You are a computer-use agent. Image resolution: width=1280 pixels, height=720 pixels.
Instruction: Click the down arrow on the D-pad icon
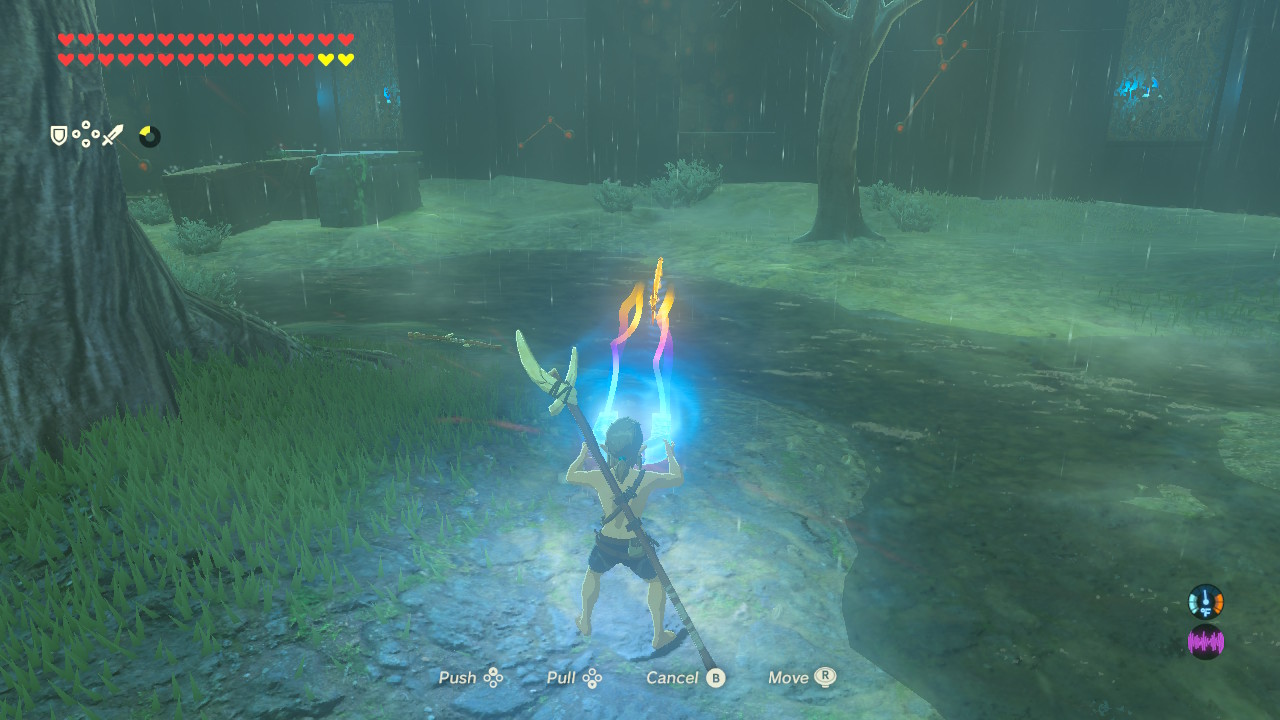coord(85,143)
